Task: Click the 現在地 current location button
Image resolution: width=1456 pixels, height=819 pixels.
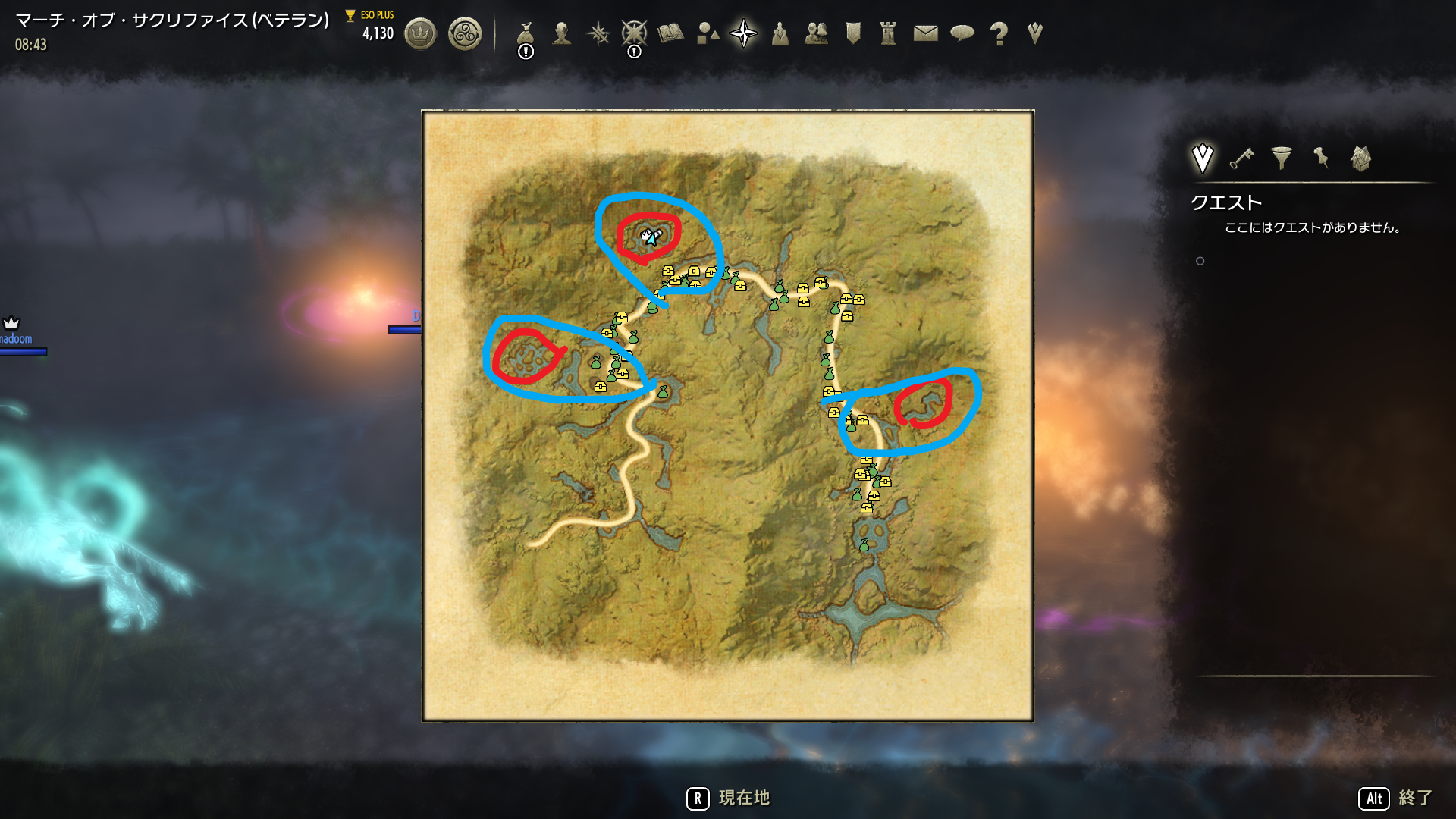Action: click(x=745, y=798)
